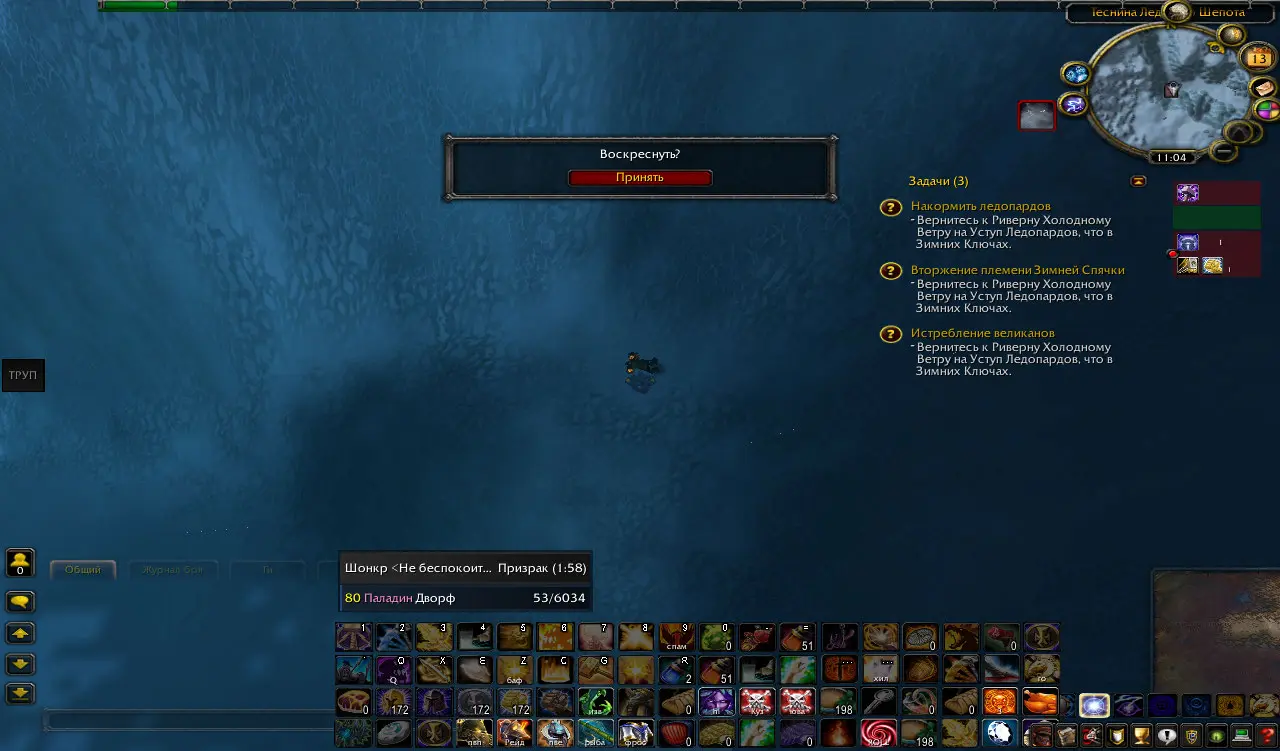Screen dimensions: 1280x751
Task: Select quest Истребление великанов in tracker
Action: [982, 333]
